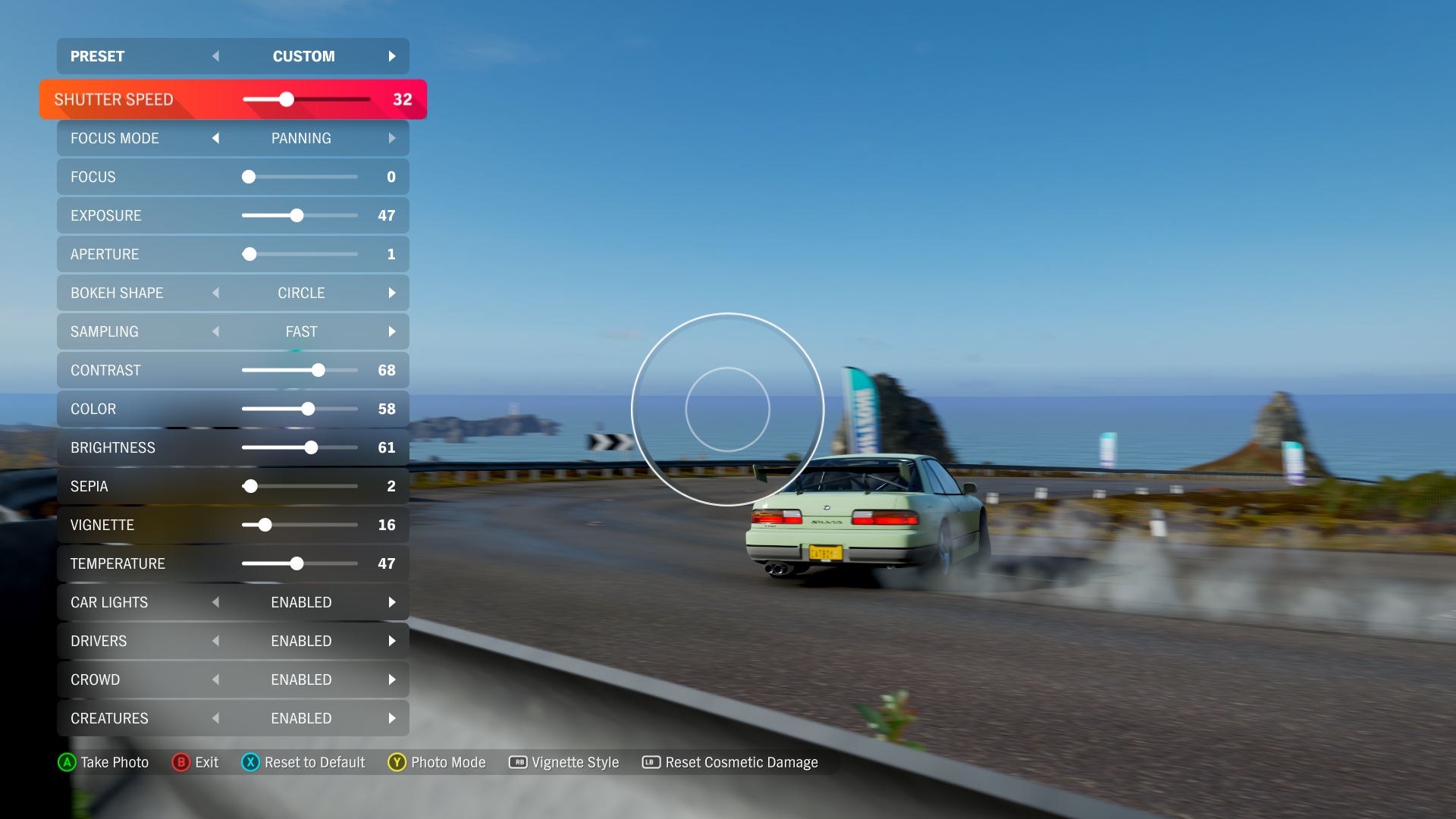Select the Color slider handle
This screenshot has width=1456, height=819.
tap(308, 409)
